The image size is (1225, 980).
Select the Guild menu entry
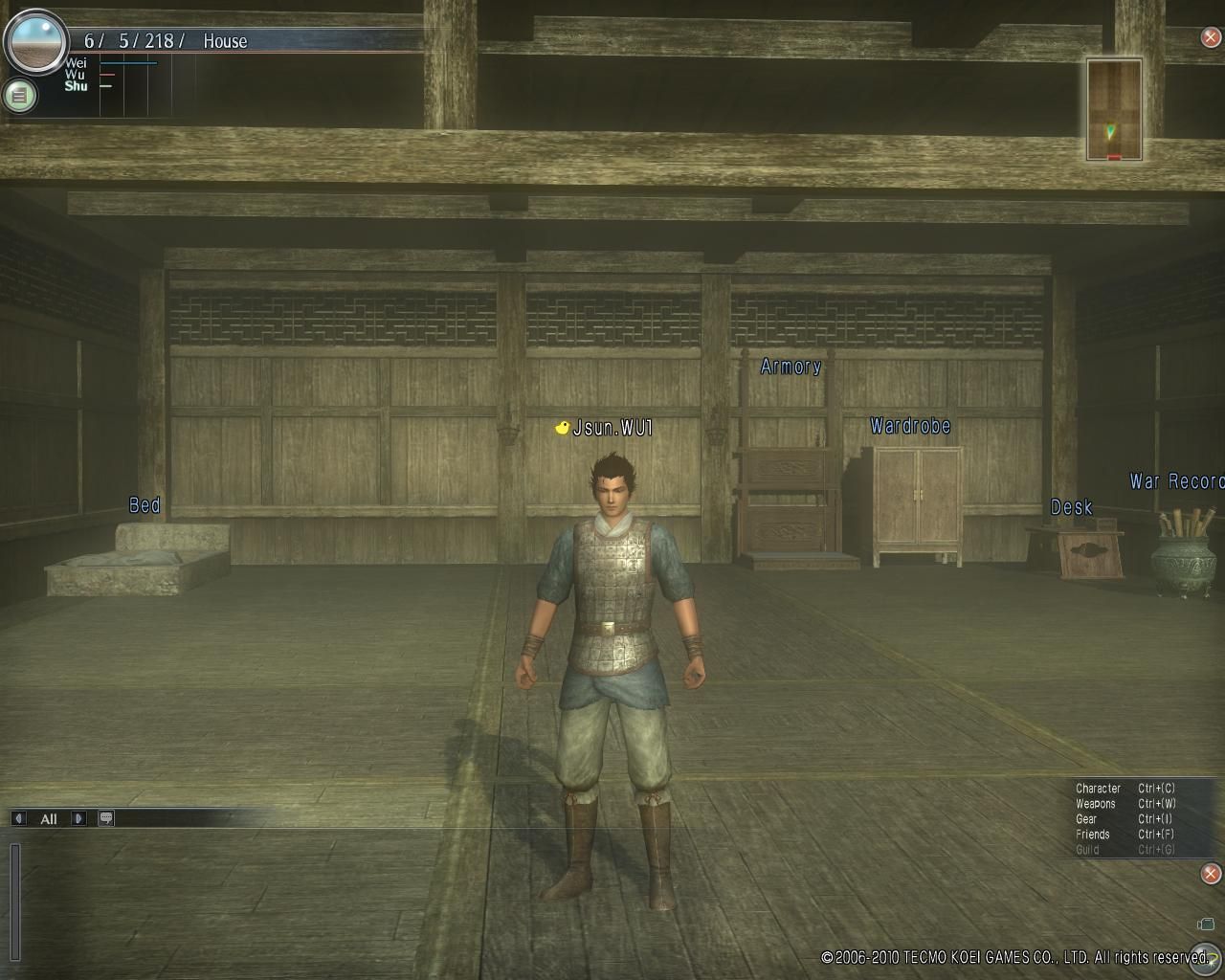[1087, 850]
